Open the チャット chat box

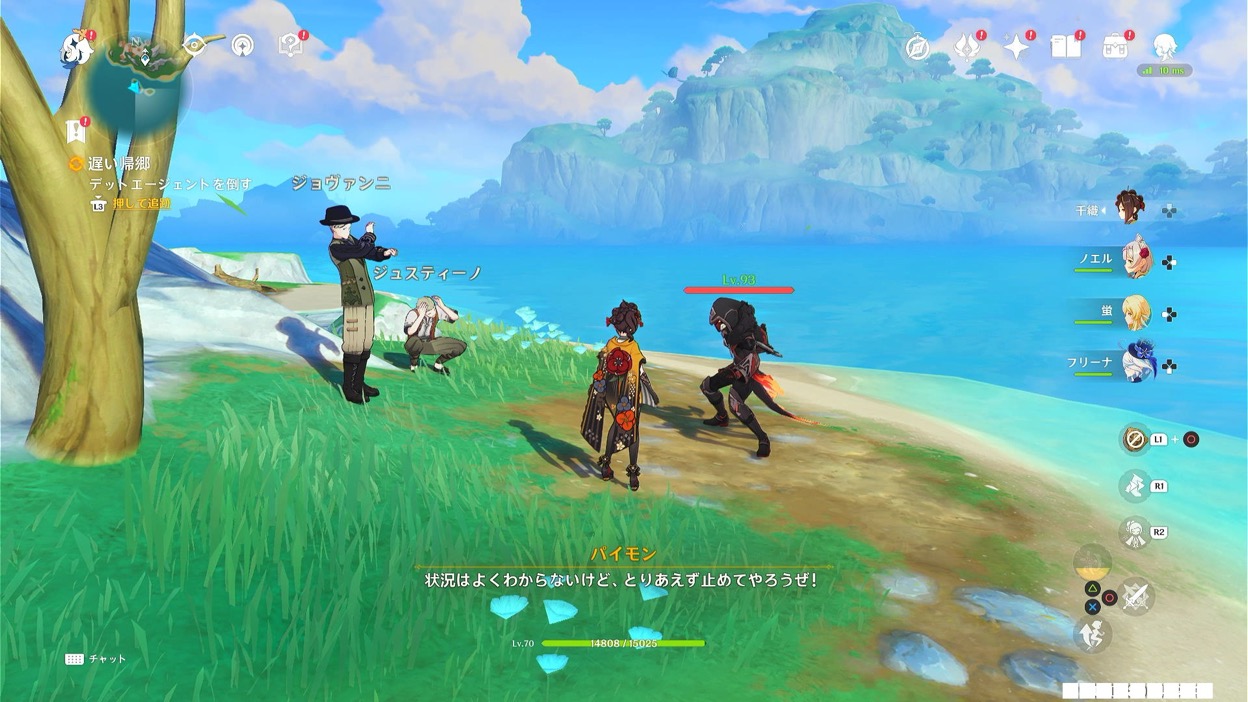click(x=96, y=659)
